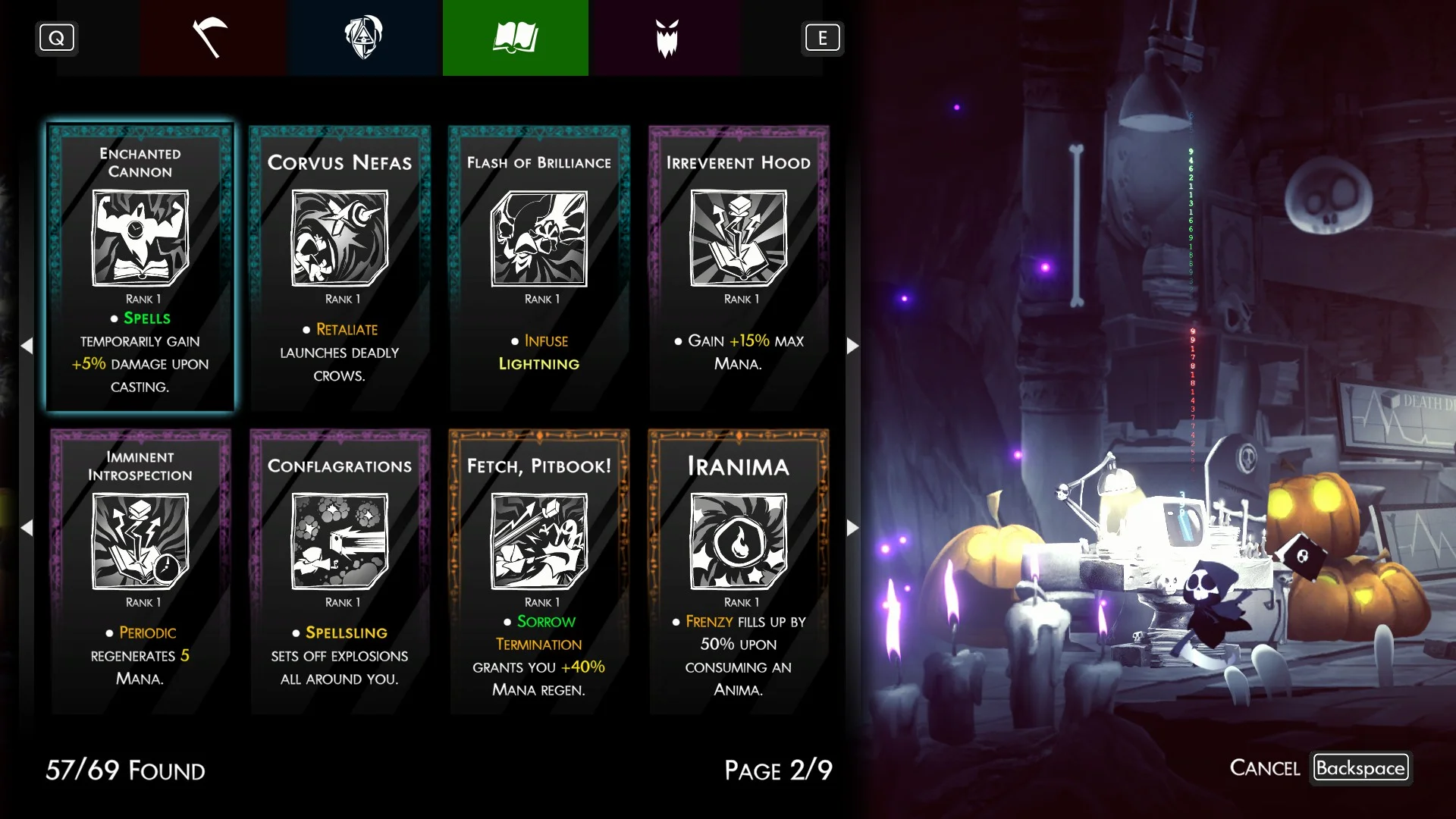Open the hooded helmet tab

point(364,38)
